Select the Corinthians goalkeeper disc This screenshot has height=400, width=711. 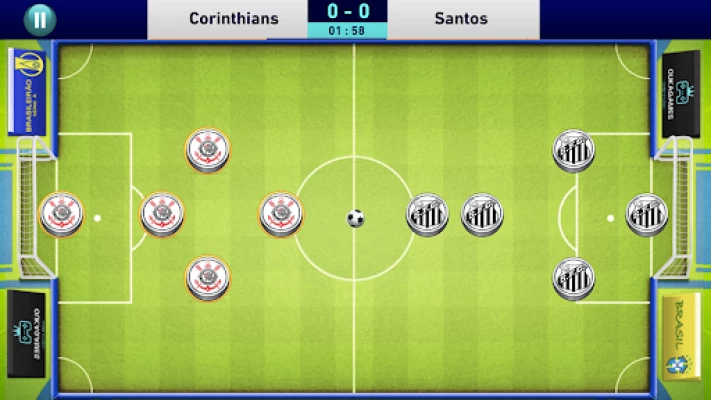pyautogui.click(x=61, y=214)
